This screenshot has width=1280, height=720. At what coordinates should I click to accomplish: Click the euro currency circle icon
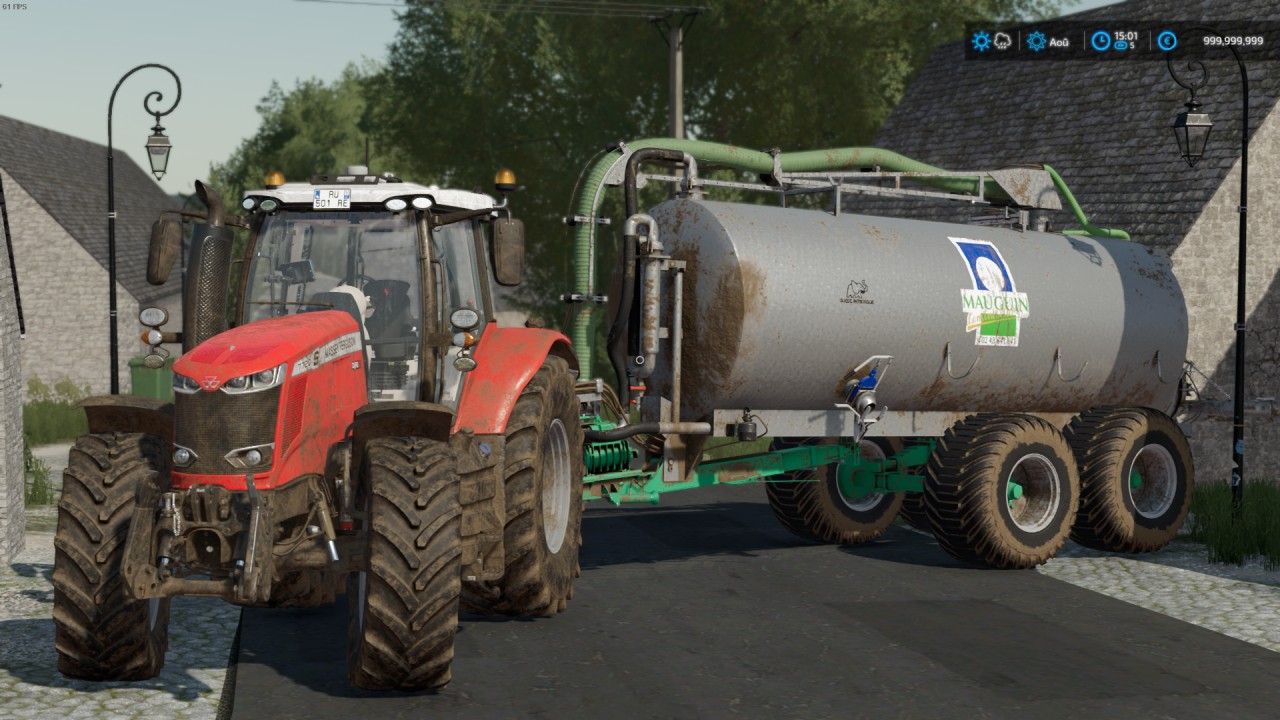[x=1167, y=40]
